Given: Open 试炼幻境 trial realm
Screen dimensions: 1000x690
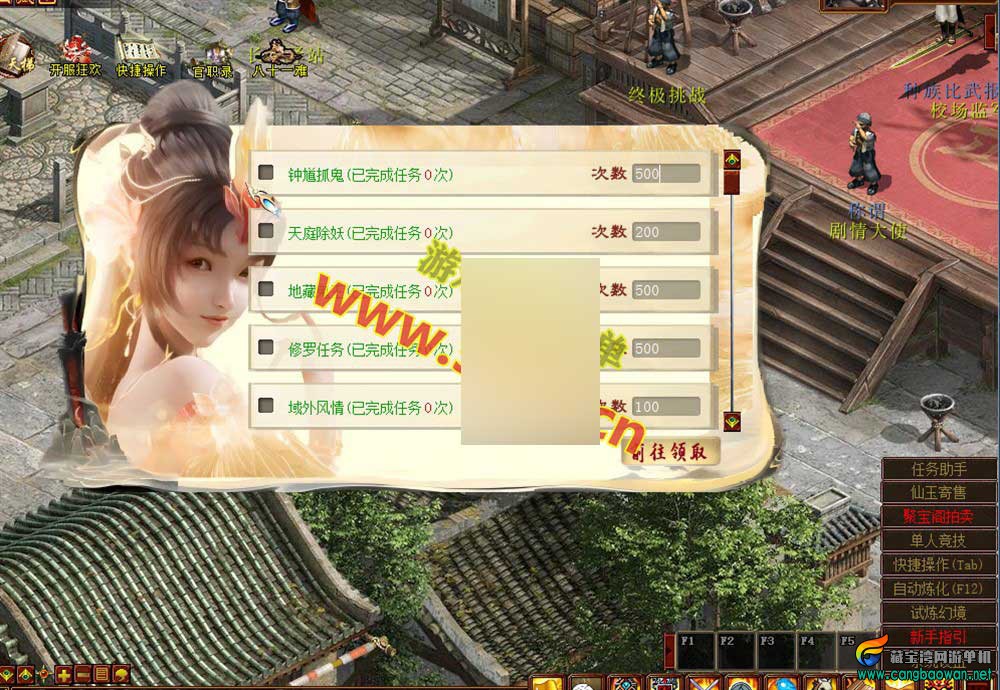Looking at the screenshot, I should coord(939,613).
